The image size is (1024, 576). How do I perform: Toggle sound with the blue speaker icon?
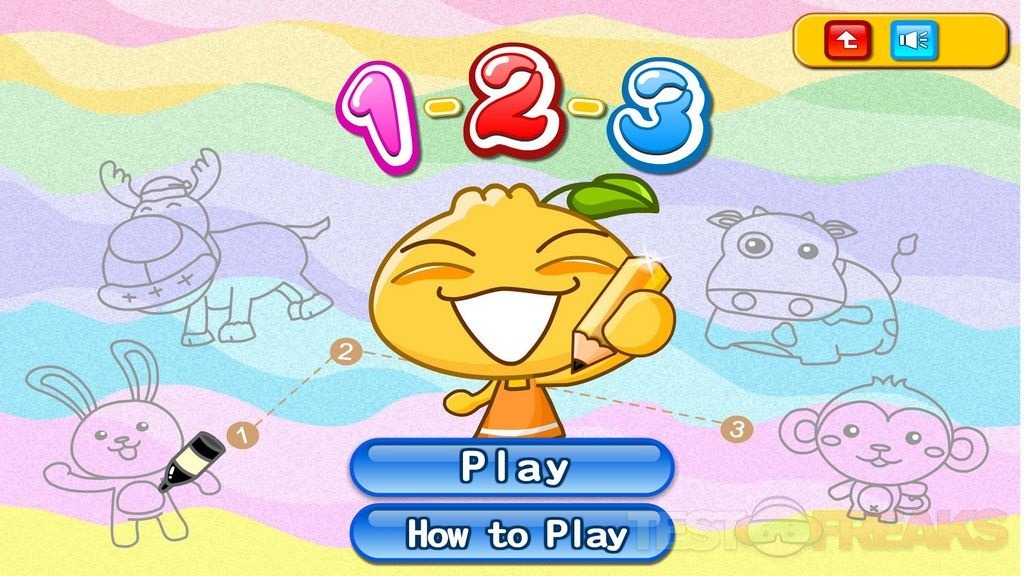(914, 40)
